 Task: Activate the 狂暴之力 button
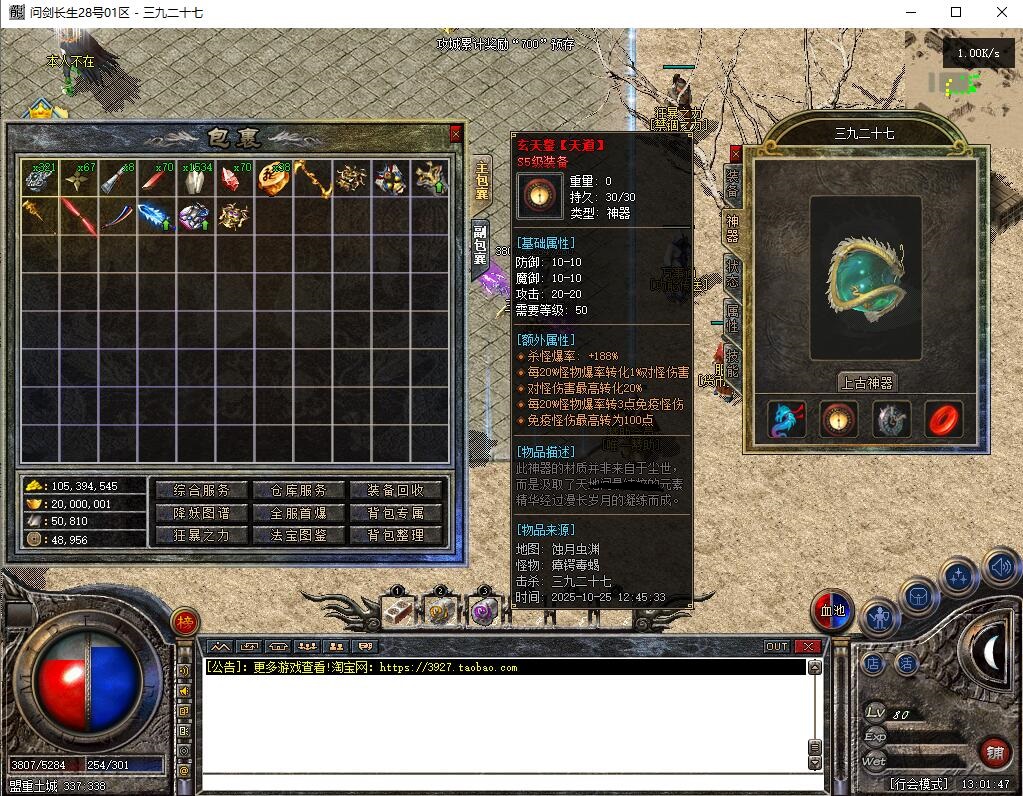point(201,535)
